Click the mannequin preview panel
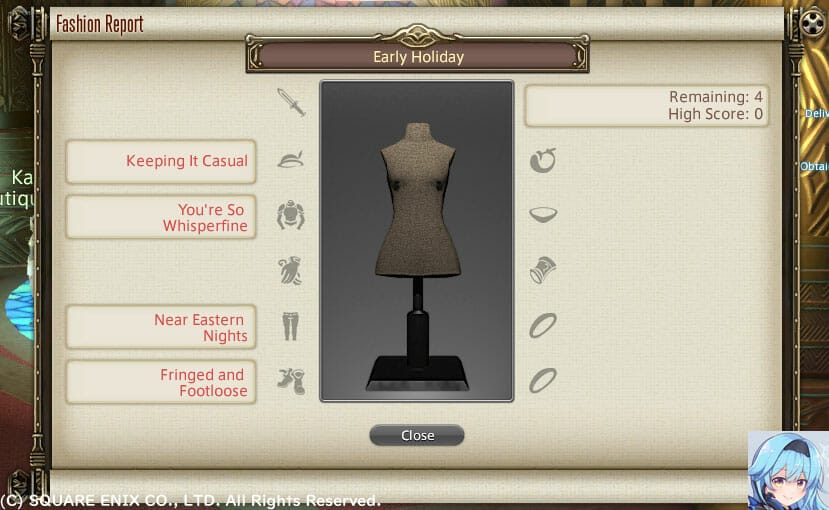This screenshot has height=510, width=829. [x=416, y=241]
